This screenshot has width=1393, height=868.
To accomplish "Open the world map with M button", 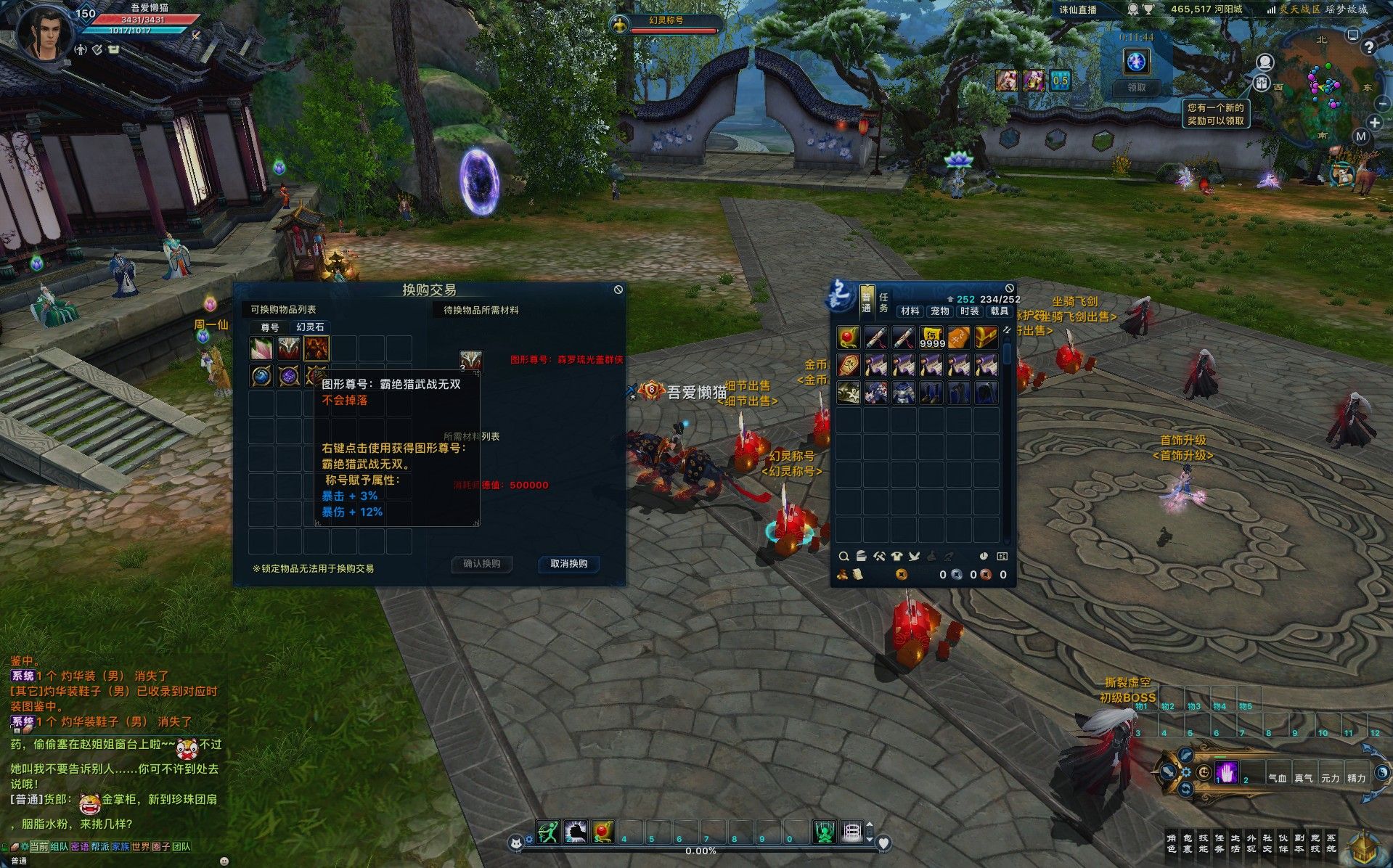I will [x=1360, y=136].
